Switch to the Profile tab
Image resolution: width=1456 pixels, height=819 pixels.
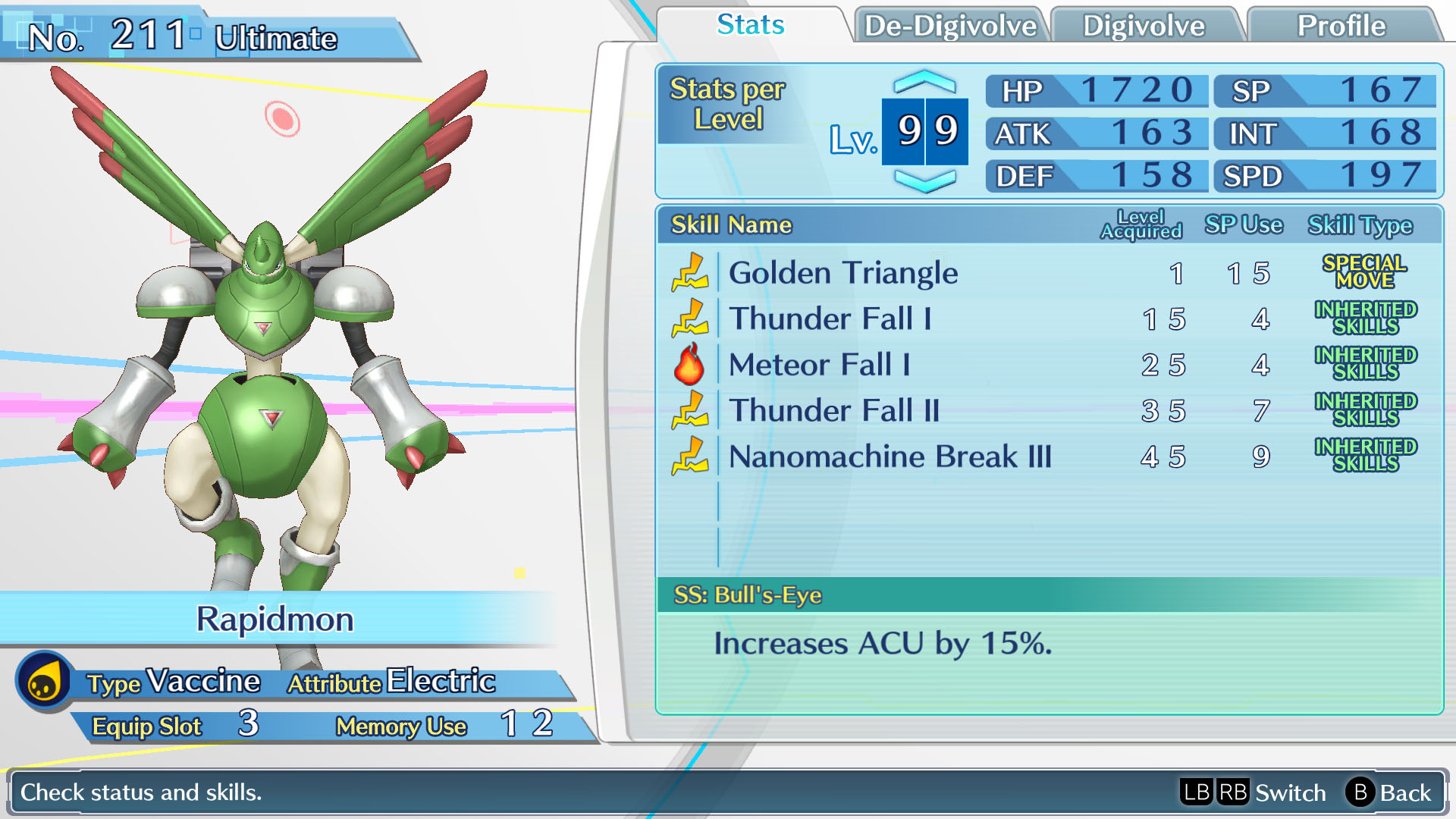pyautogui.click(x=1341, y=26)
